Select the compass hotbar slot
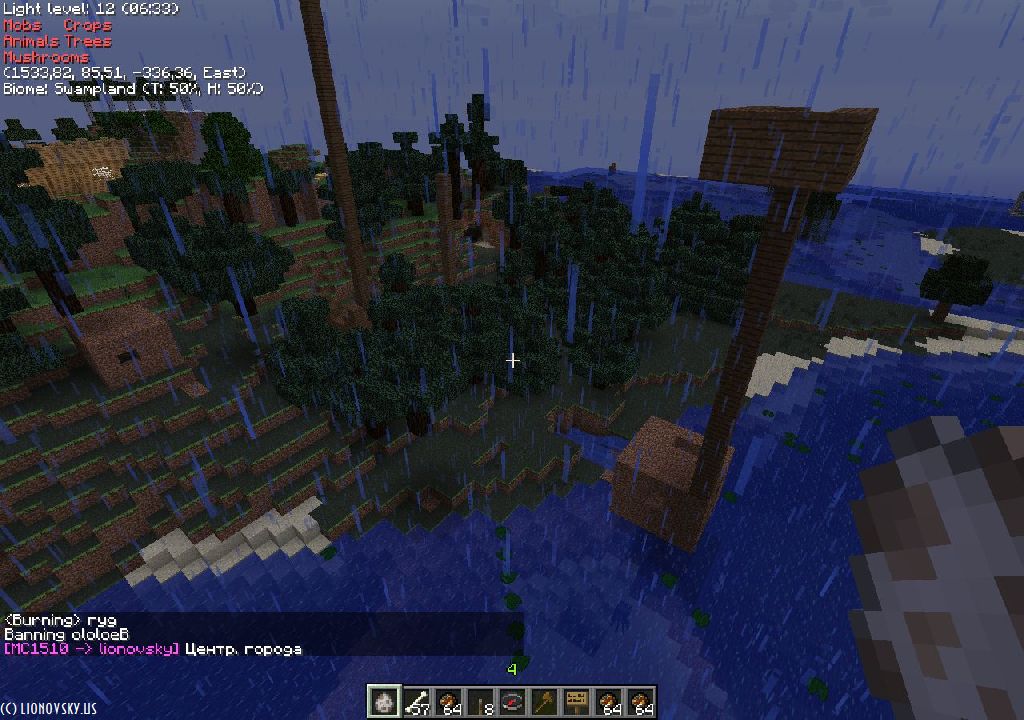The height and width of the screenshot is (720, 1024). (512, 702)
